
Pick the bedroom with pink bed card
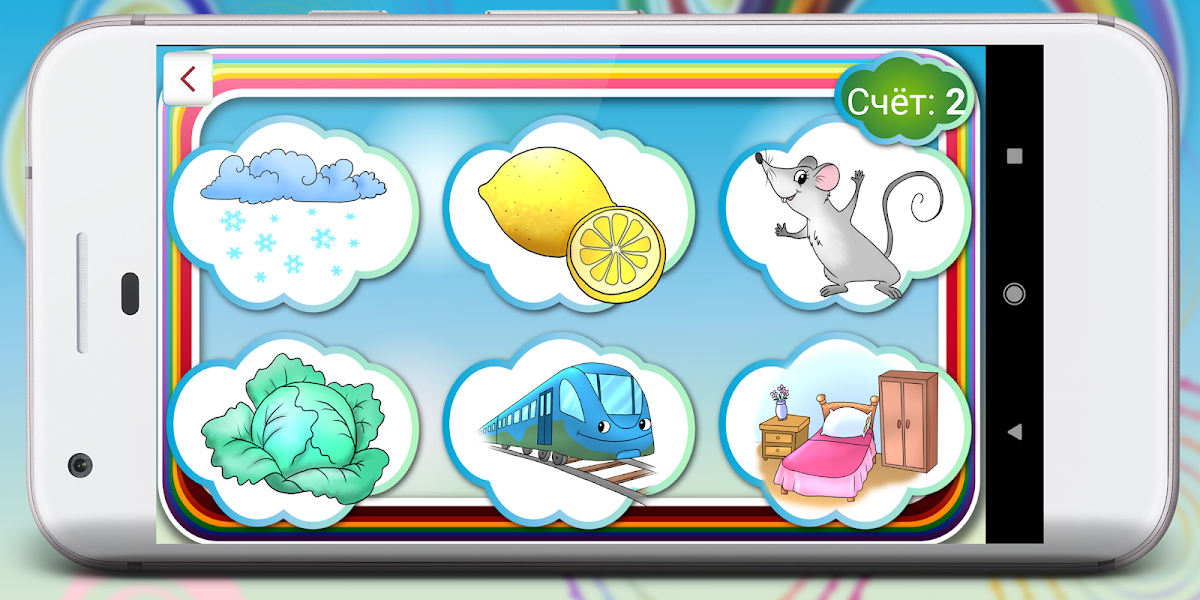845,432
